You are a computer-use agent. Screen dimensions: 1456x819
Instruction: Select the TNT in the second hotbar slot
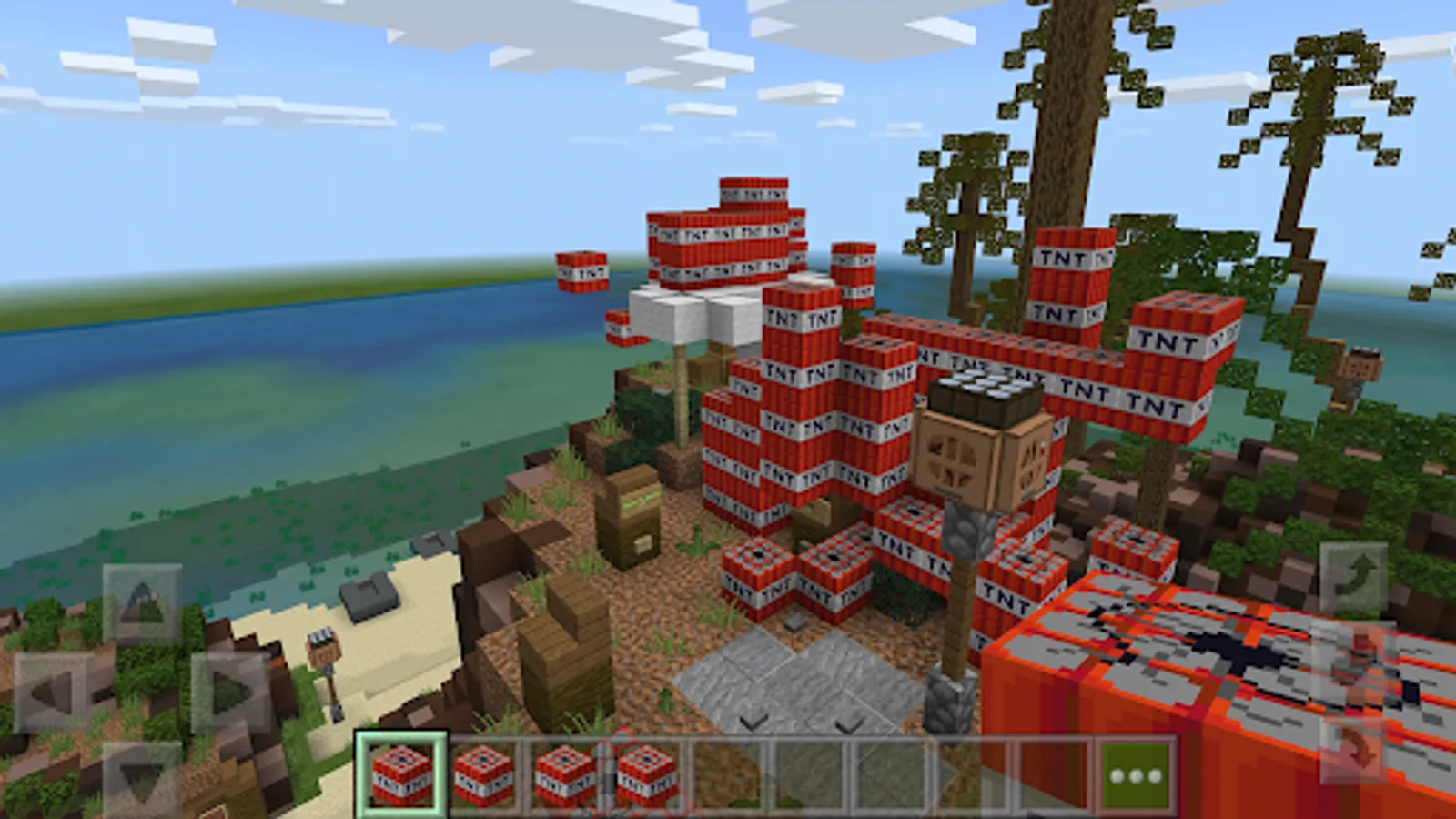click(x=482, y=772)
